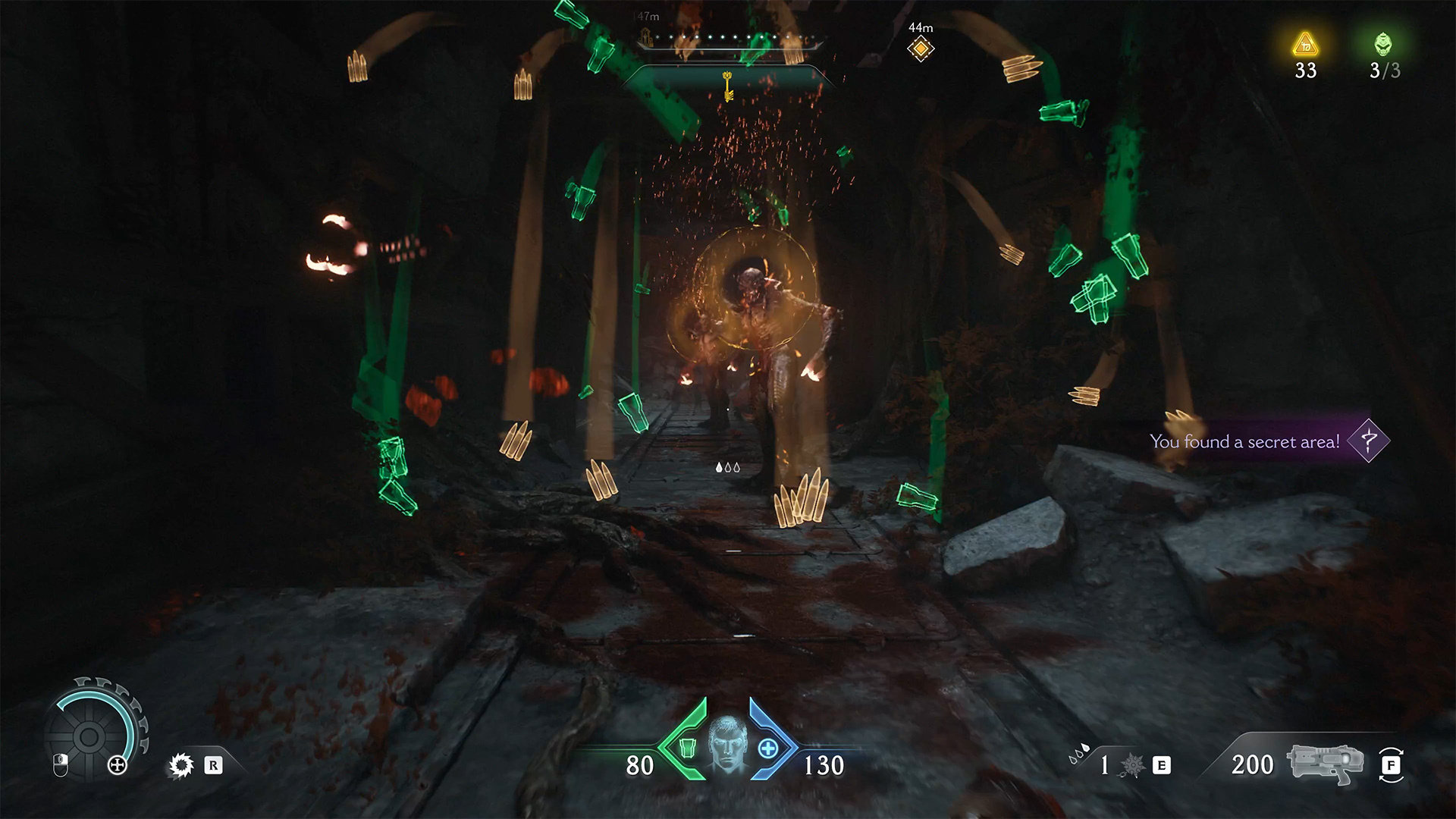This screenshot has width=1456, height=819.
Task: Click the gold currency icon
Action: pyautogui.click(x=1305, y=45)
